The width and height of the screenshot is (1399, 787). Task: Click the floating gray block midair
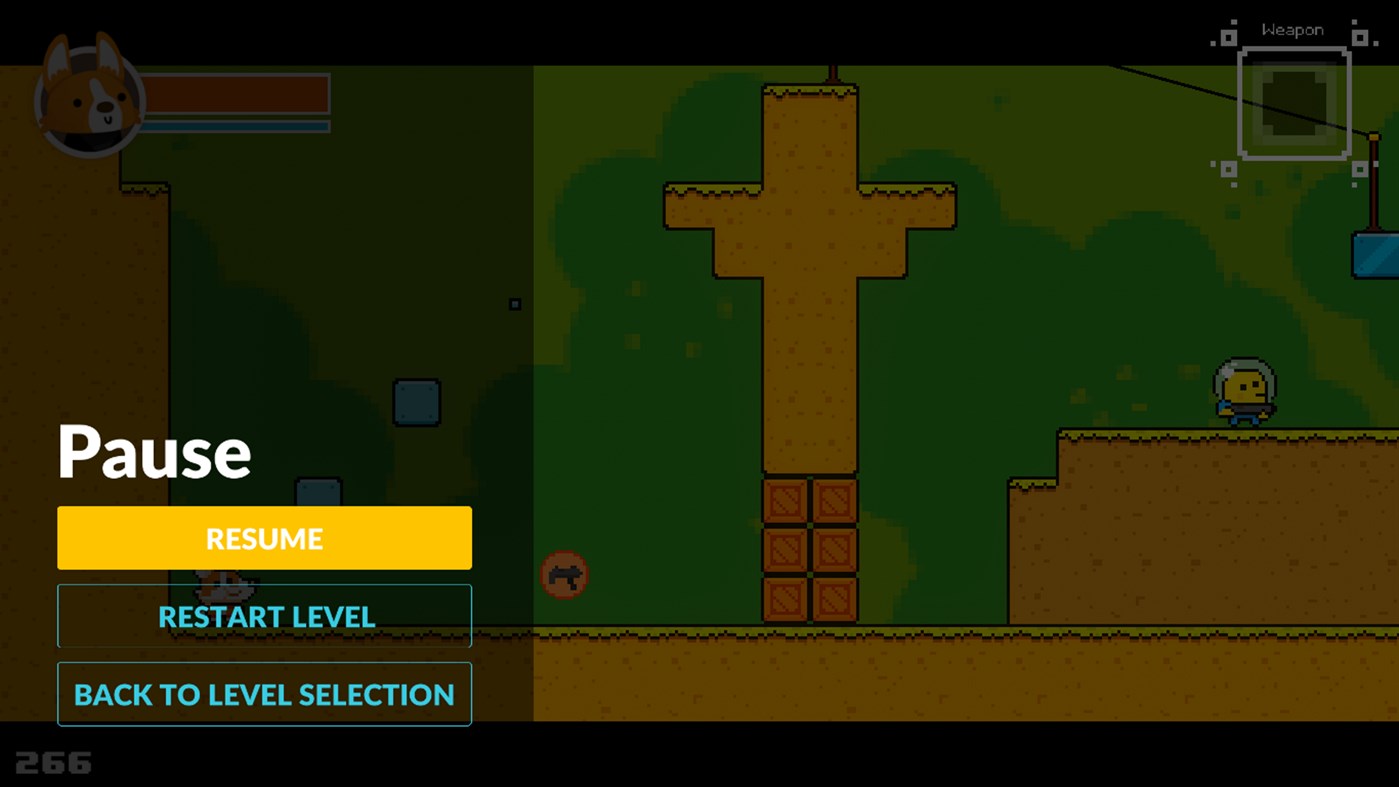tap(415, 403)
